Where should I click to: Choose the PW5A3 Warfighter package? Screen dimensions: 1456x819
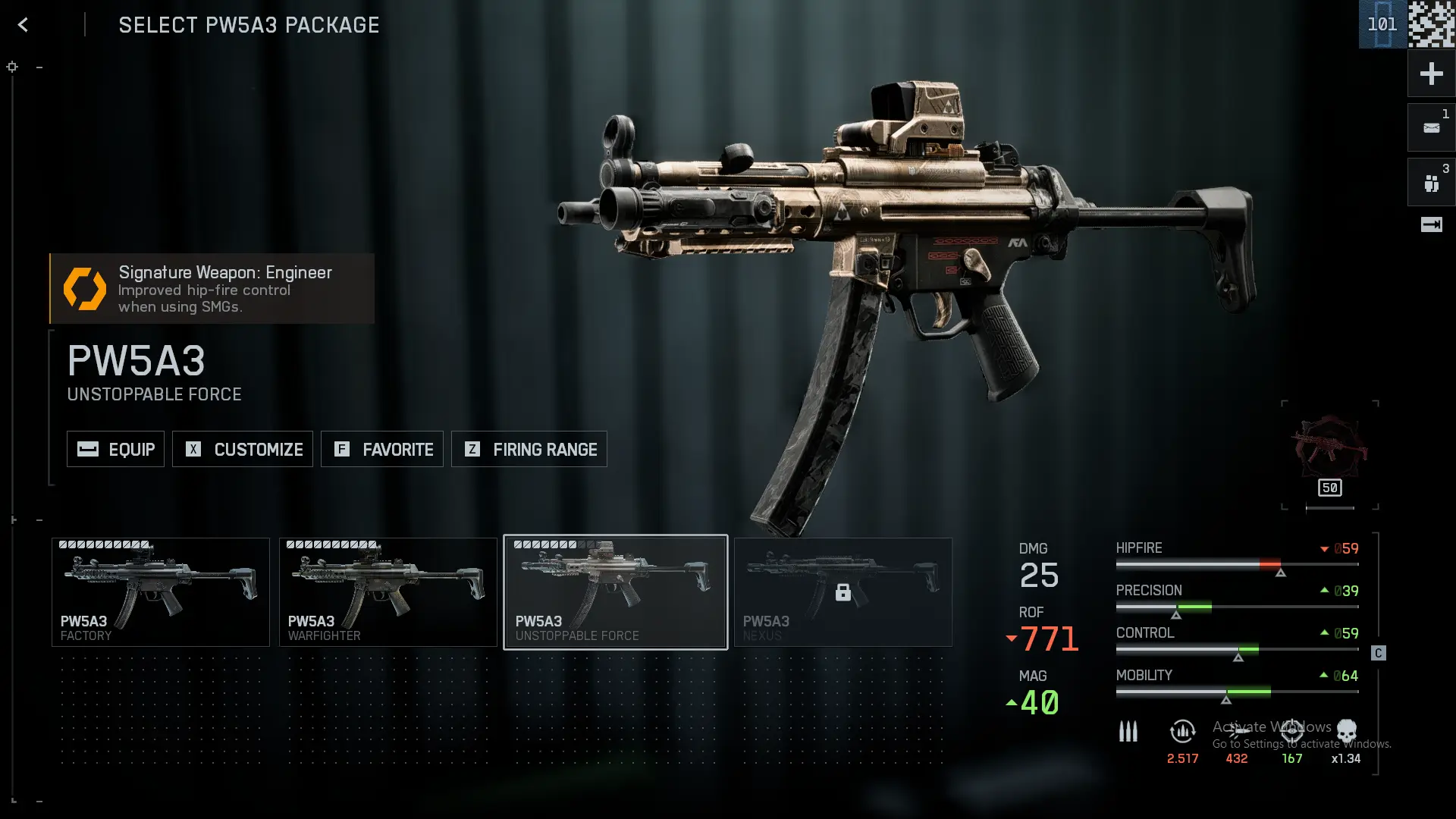tap(388, 592)
